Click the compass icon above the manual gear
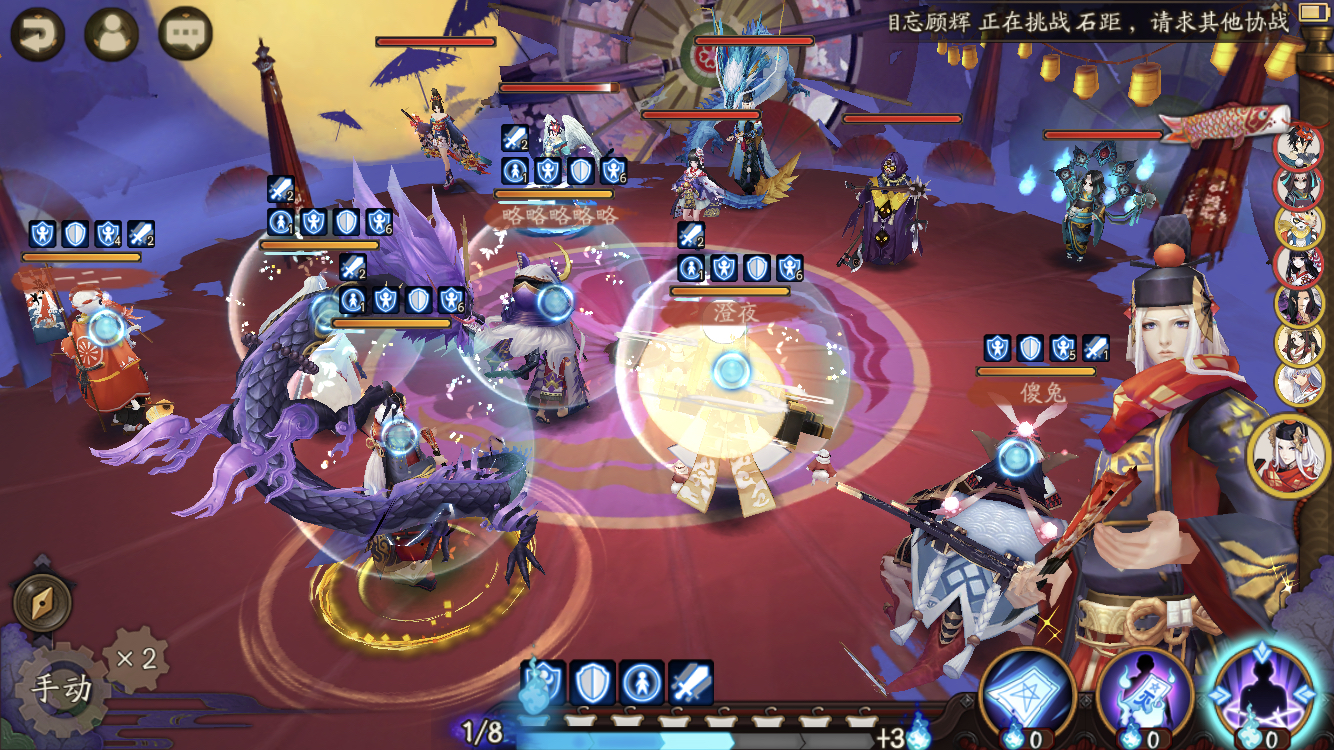This screenshot has height=750, width=1334. tap(42, 602)
